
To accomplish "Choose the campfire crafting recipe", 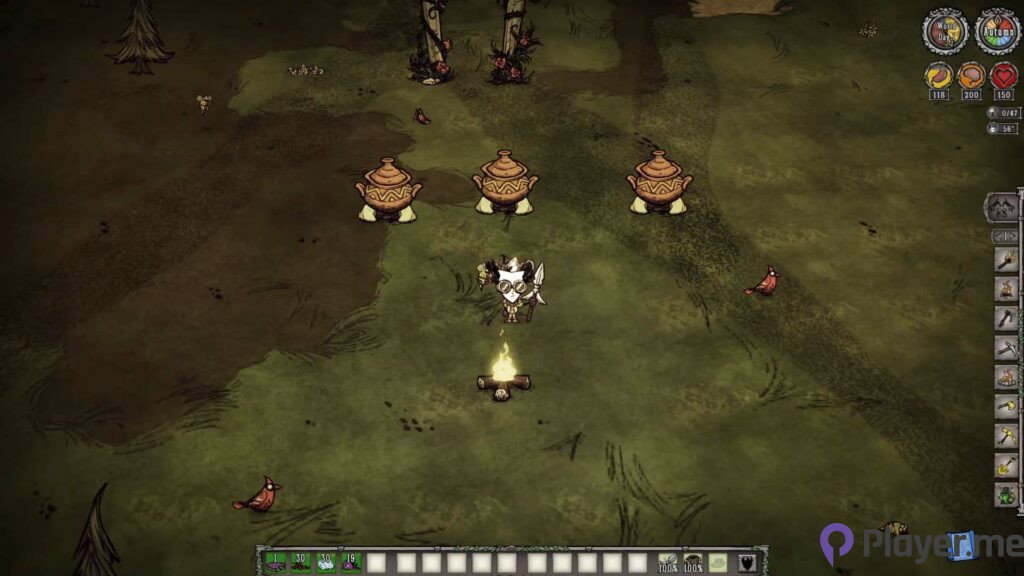I will 1006,290.
